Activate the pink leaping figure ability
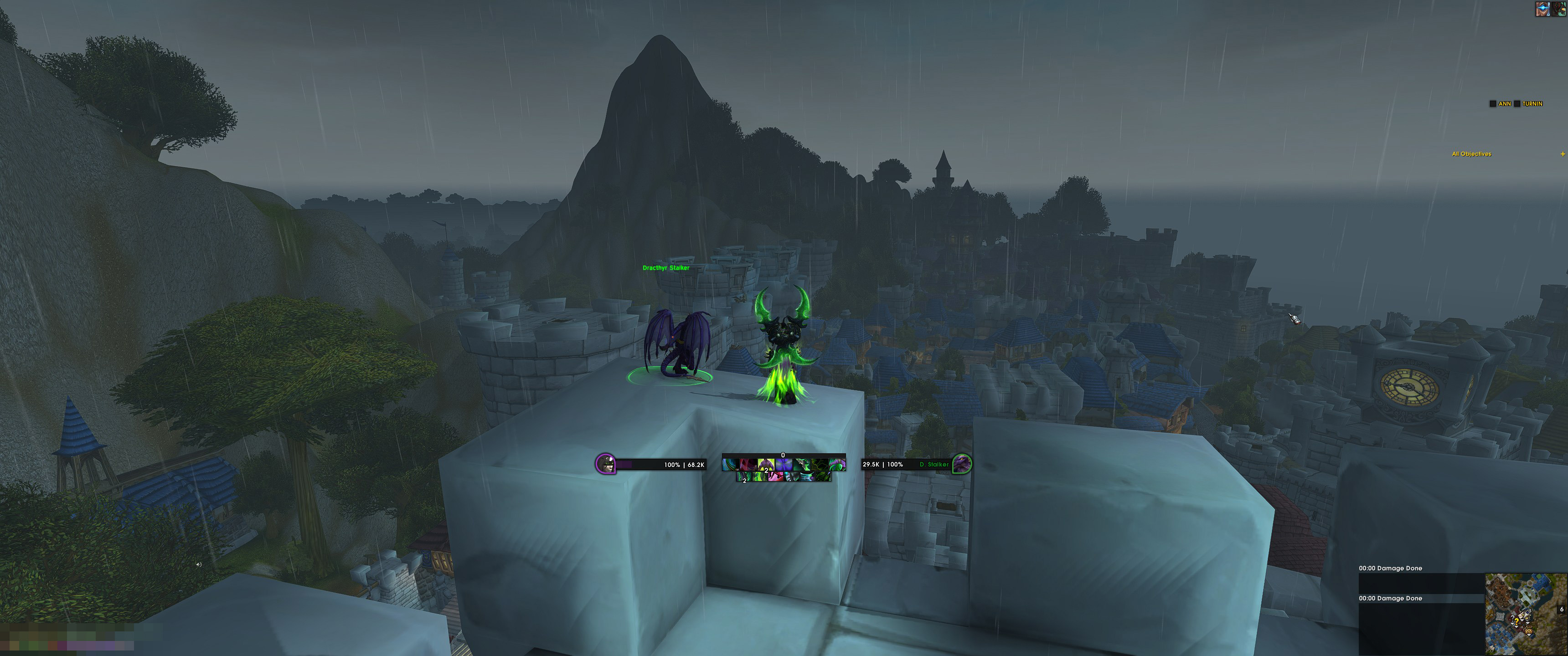1568x656 pixels. 776,477
